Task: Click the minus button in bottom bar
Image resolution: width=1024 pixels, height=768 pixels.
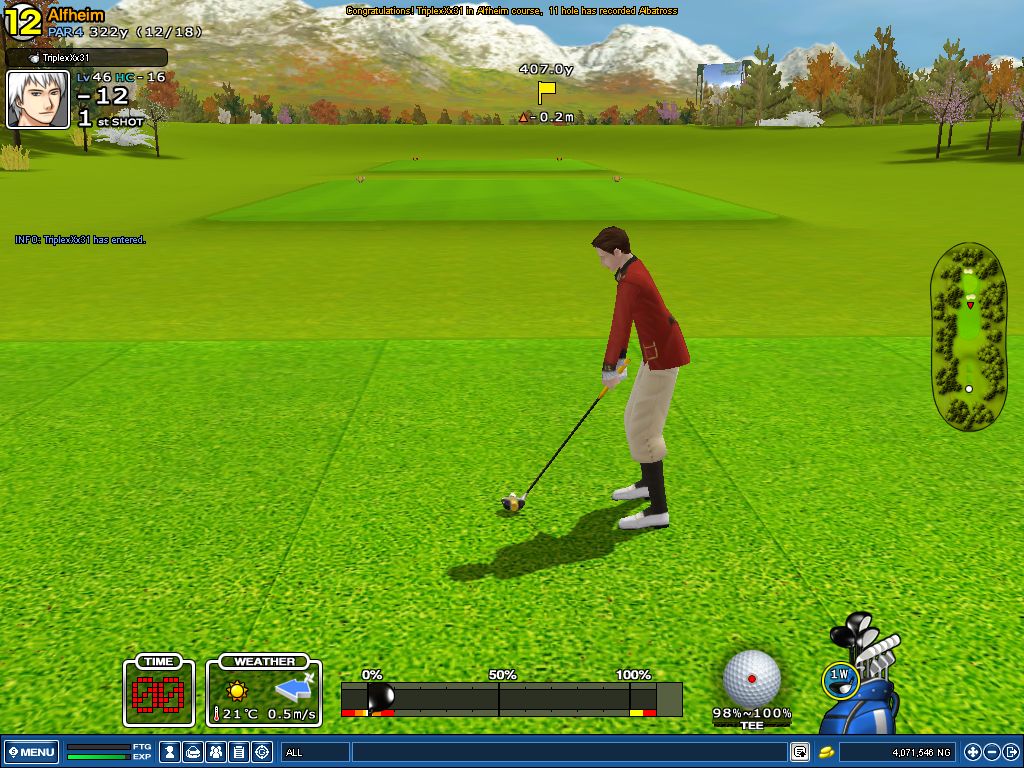Action: (x=992, y=751)
